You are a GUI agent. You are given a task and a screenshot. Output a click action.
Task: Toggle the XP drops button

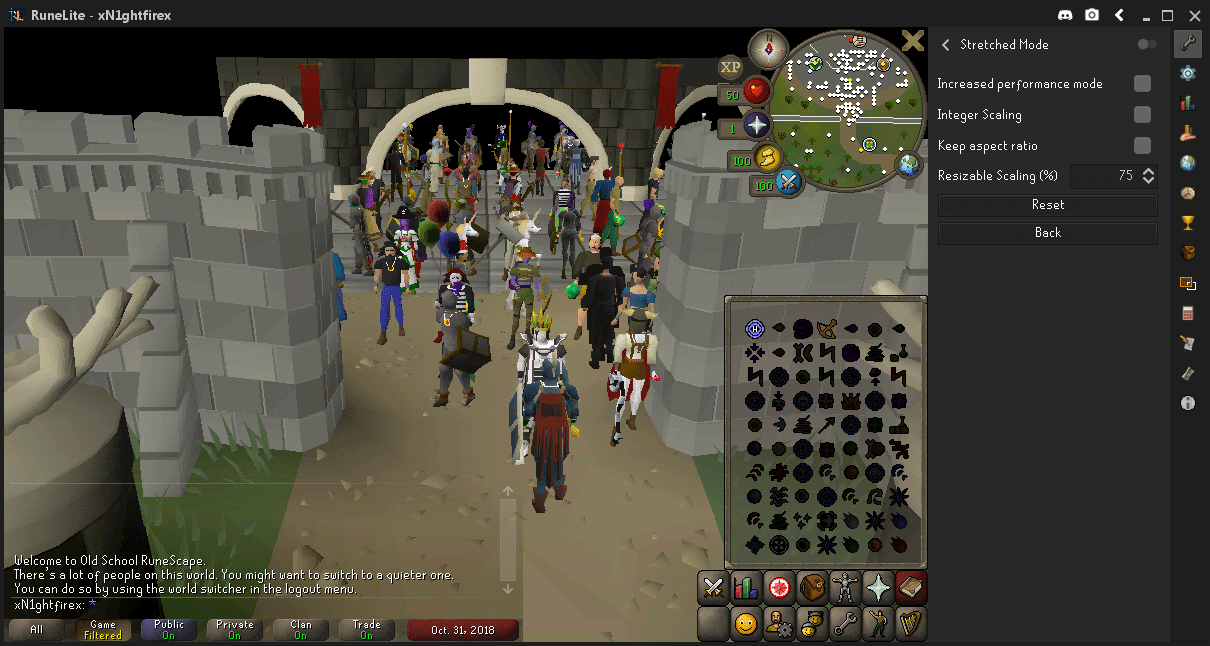coord(731,67)
